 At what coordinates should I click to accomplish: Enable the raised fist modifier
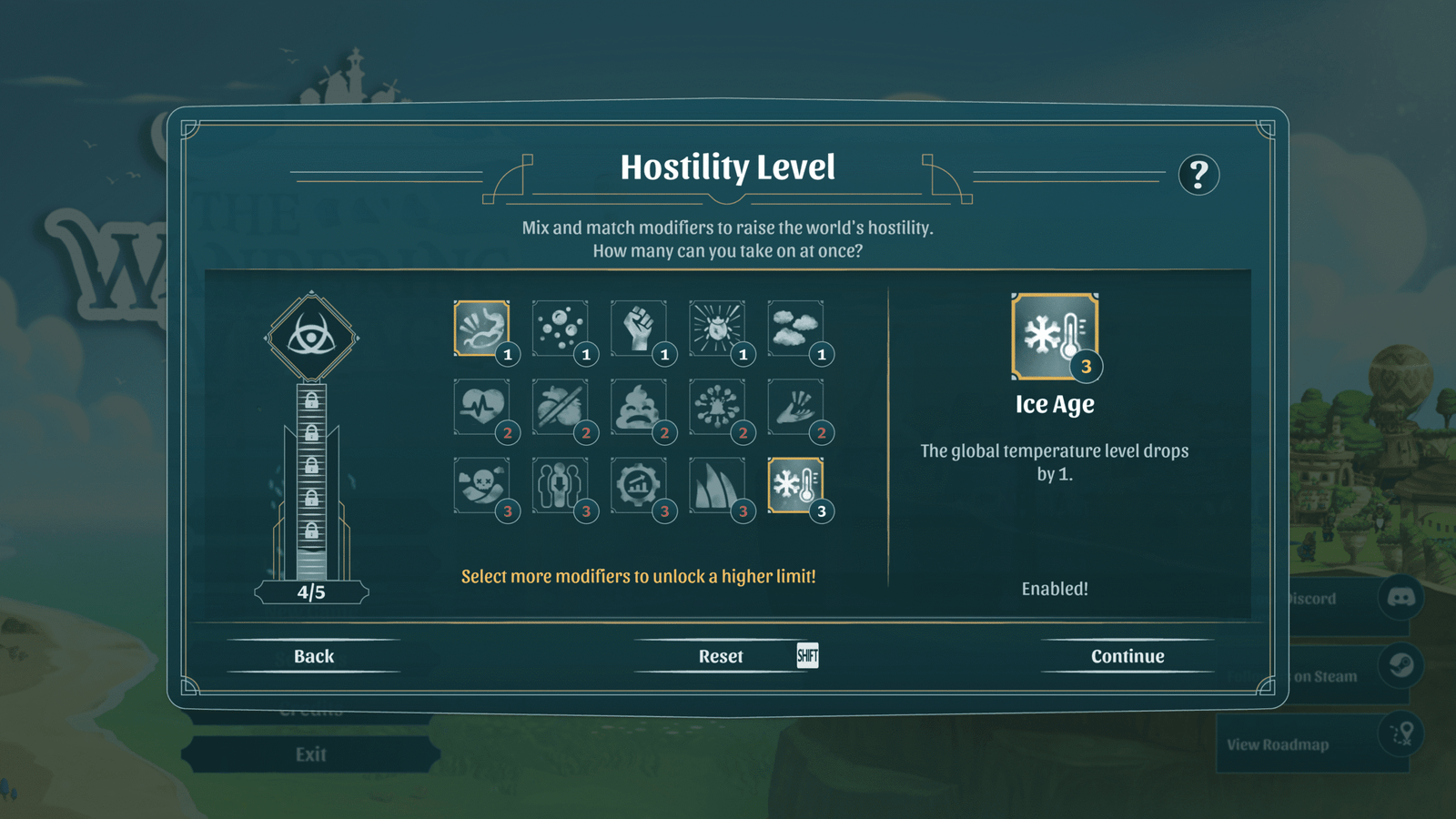638,329
